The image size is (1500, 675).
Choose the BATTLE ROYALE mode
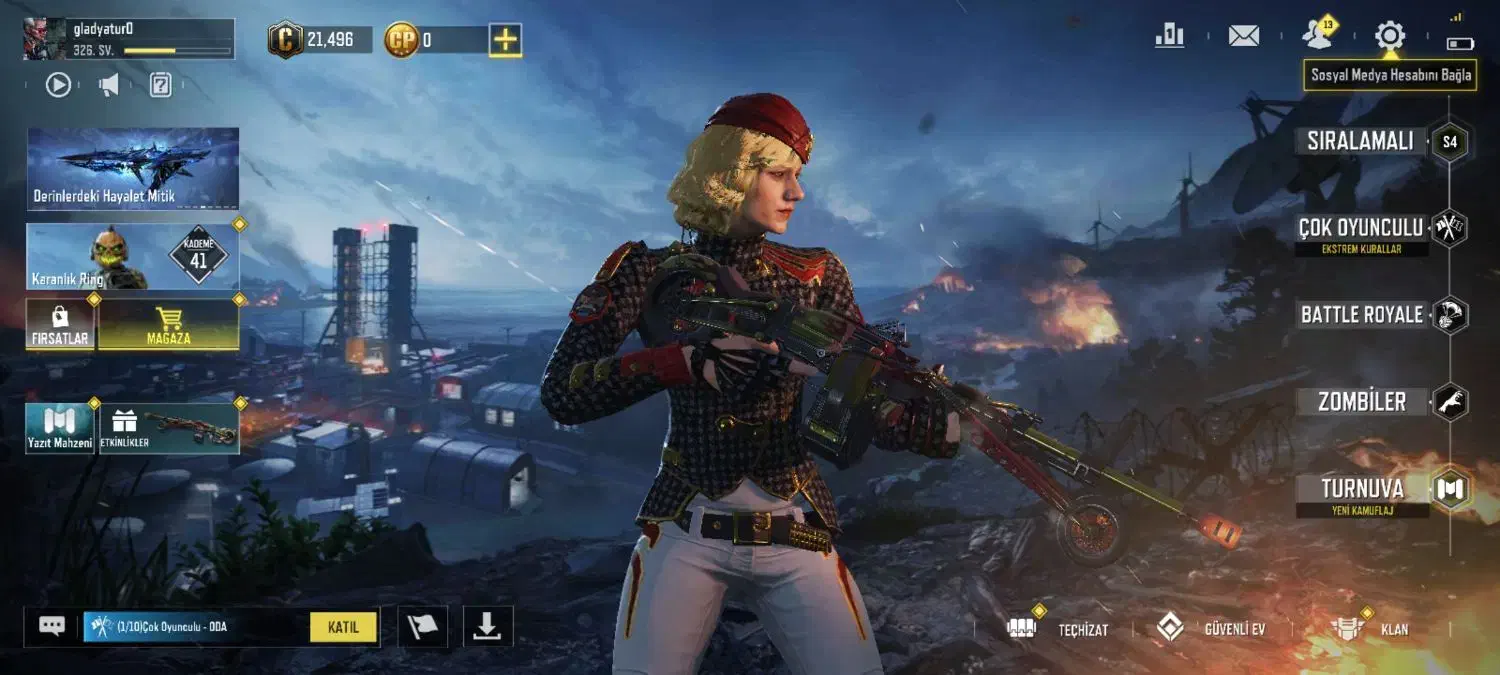click(x=1362, y=315)
